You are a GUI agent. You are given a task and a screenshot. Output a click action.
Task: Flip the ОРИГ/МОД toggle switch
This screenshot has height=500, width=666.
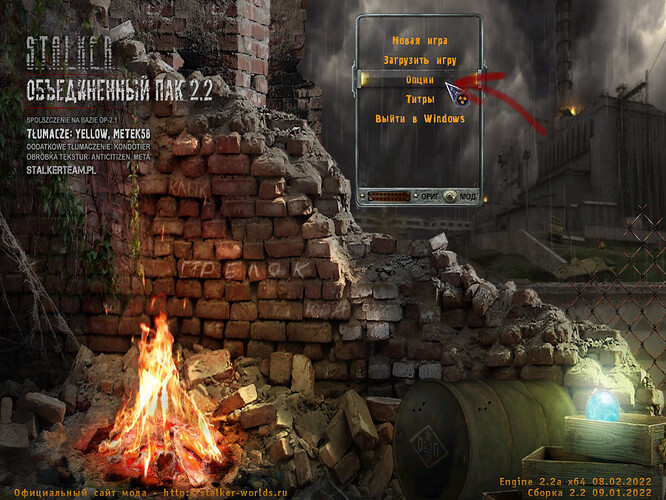tap(449, 196)
